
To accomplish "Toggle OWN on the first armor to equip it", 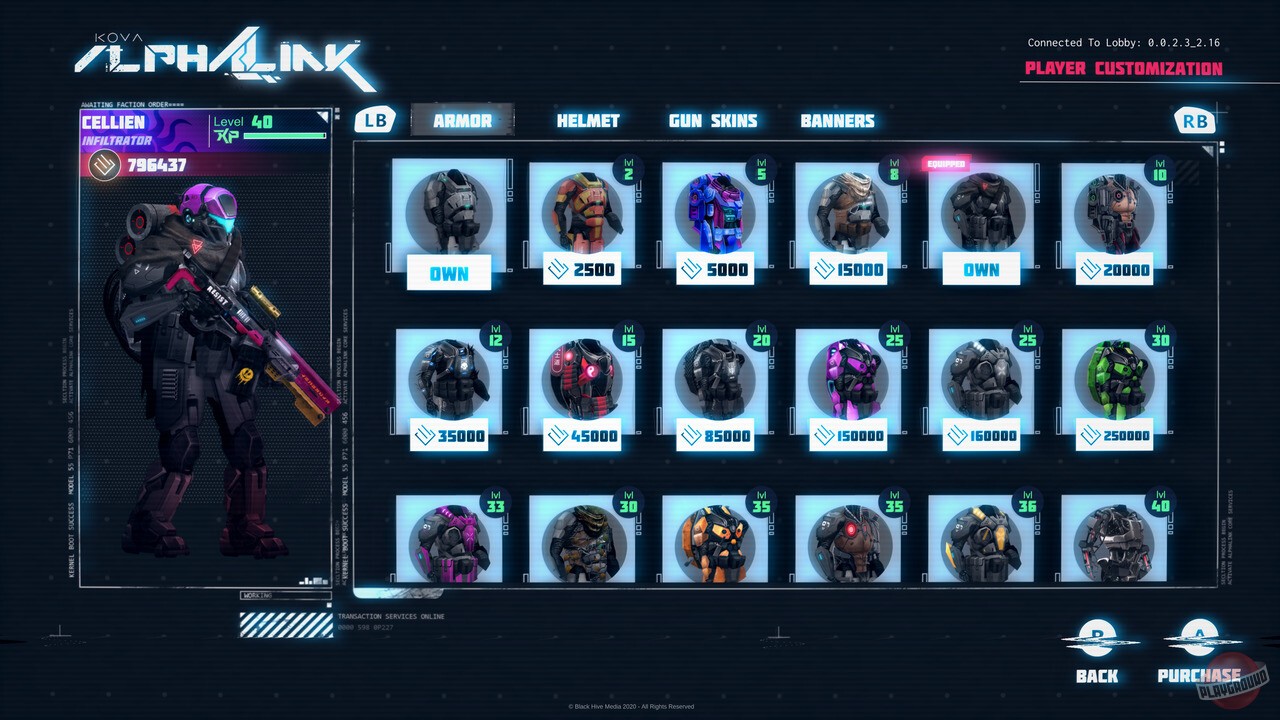I will click(x=449, y=272).
